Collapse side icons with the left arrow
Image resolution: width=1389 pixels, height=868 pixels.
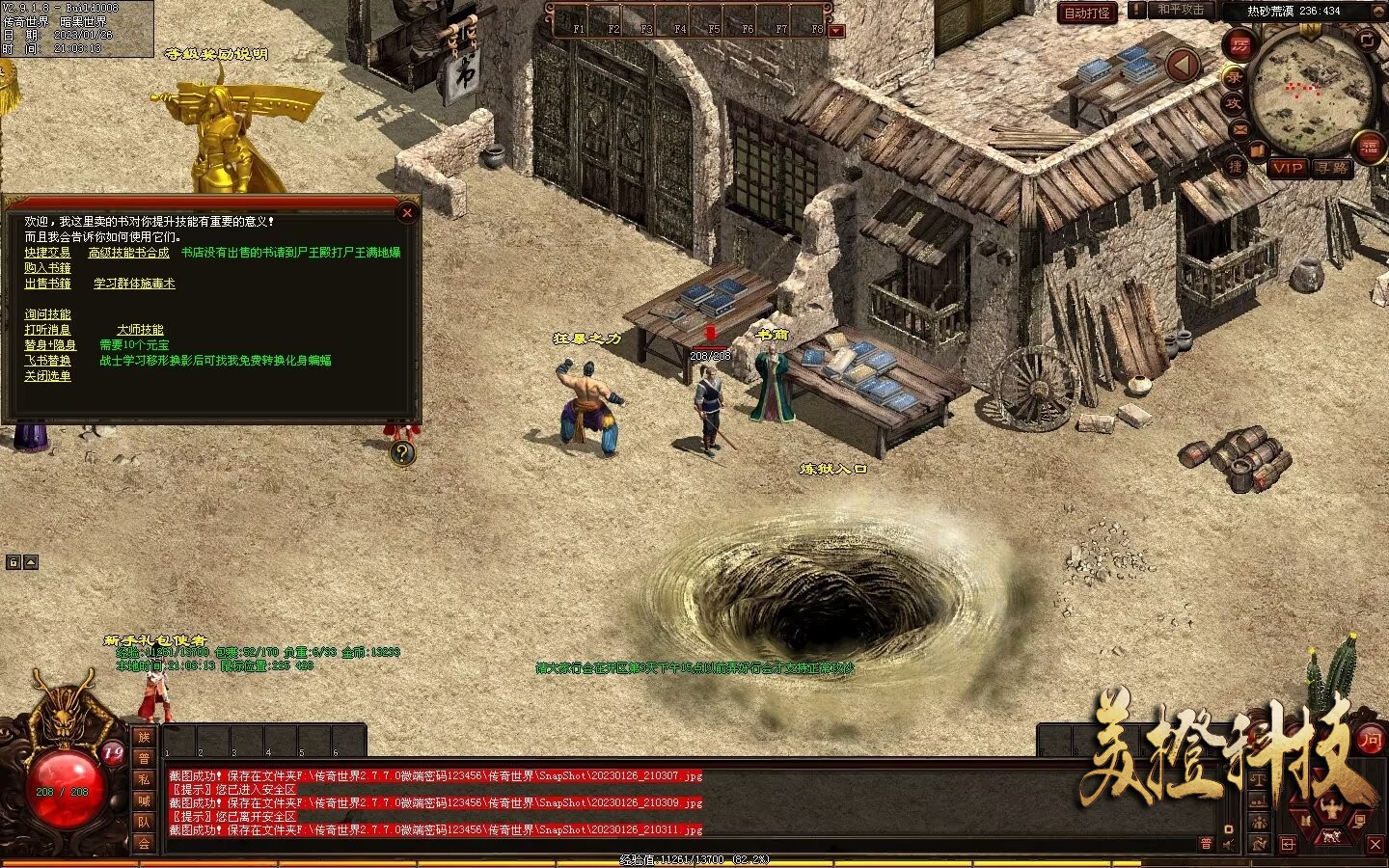tap(1182, 66)
